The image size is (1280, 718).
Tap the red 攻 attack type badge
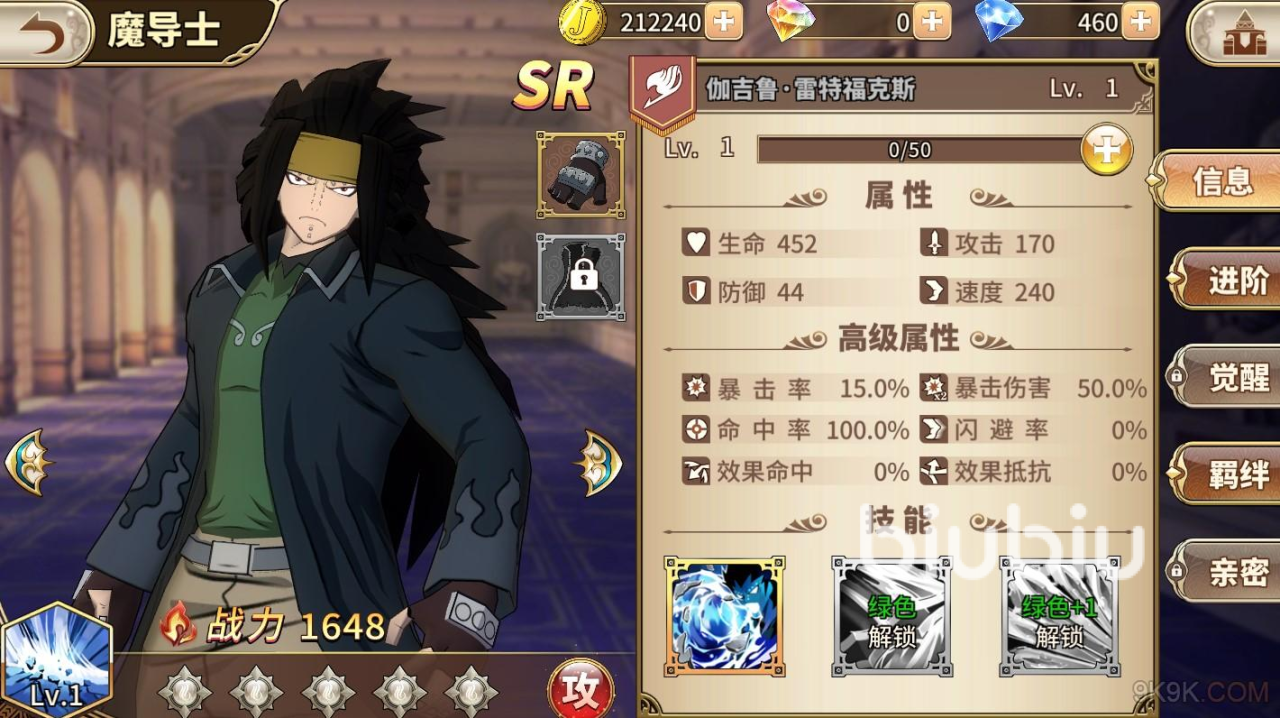coord(580,690)
